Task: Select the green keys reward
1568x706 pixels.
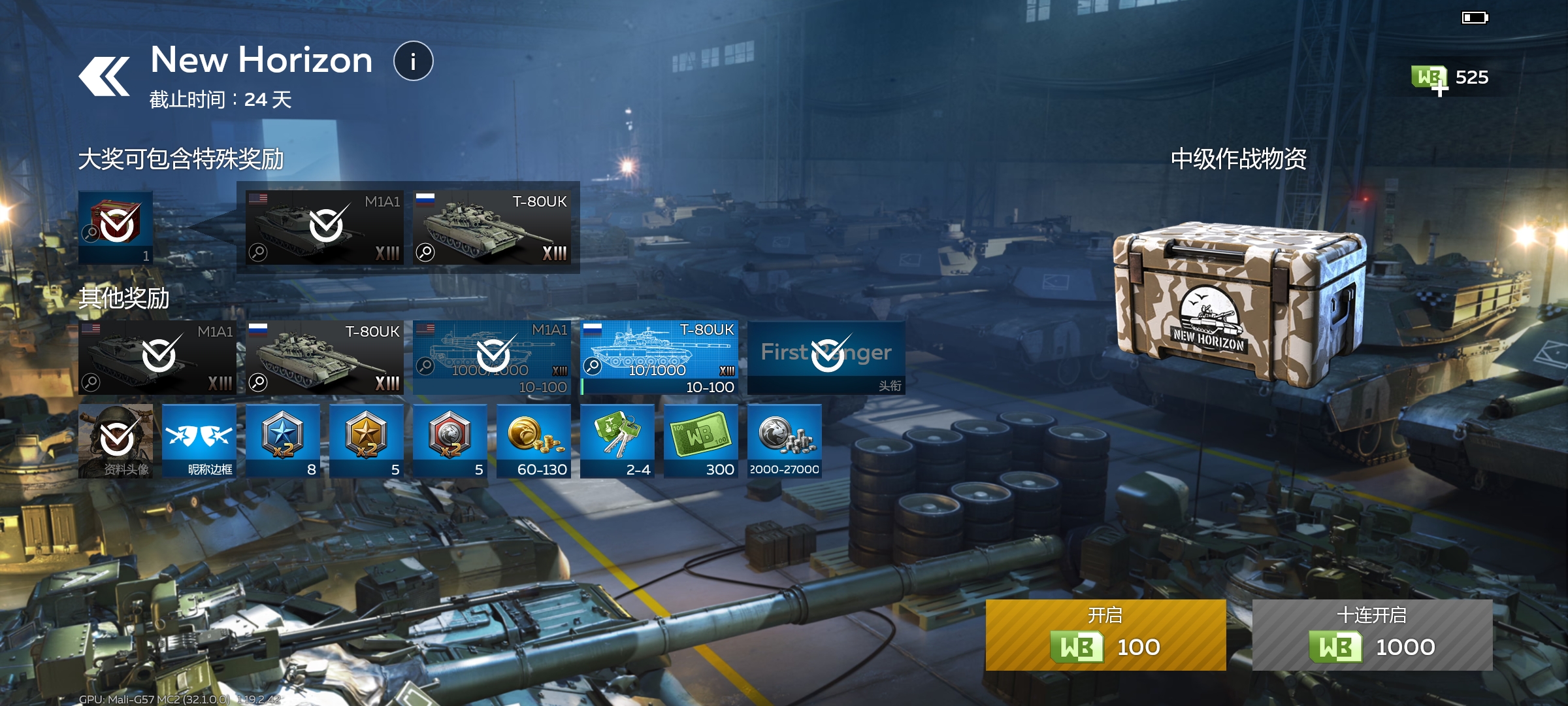Action: [617, 441]
